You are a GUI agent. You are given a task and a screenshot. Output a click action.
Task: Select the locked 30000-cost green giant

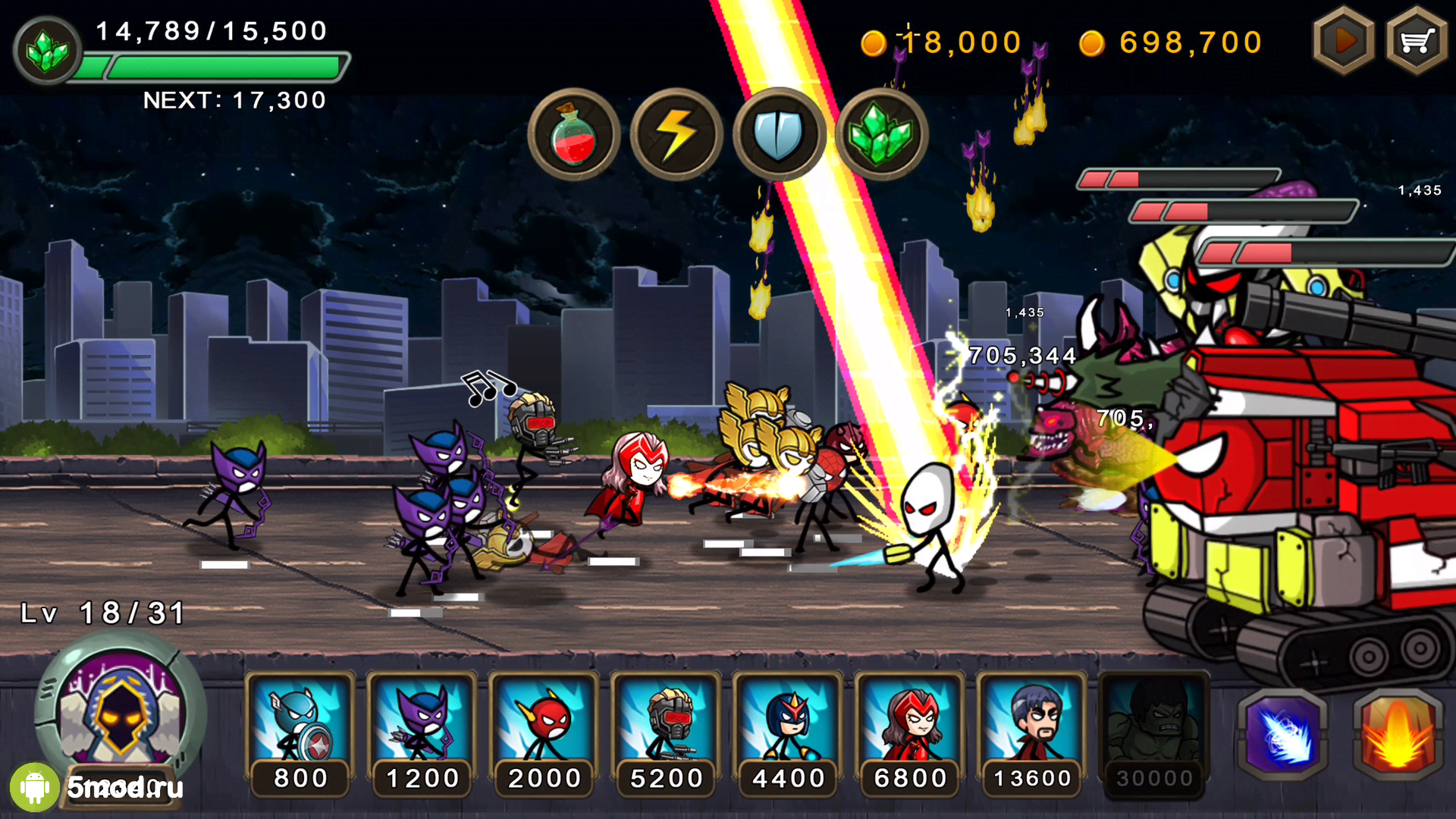pyautogui.click(x=1154, y=732)
